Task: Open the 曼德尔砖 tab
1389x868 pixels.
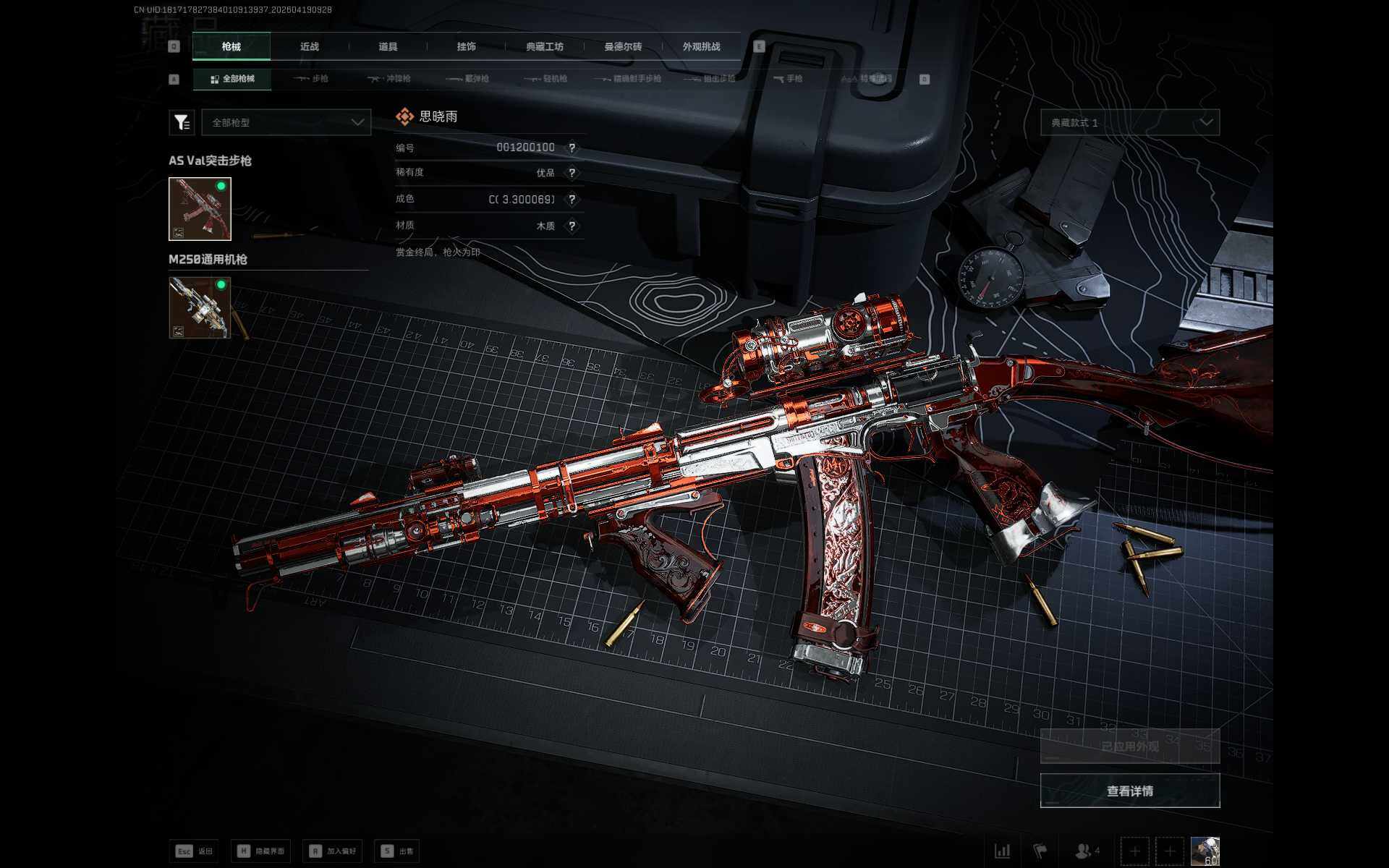Action: pyautogui.click(x=623, y=47)
